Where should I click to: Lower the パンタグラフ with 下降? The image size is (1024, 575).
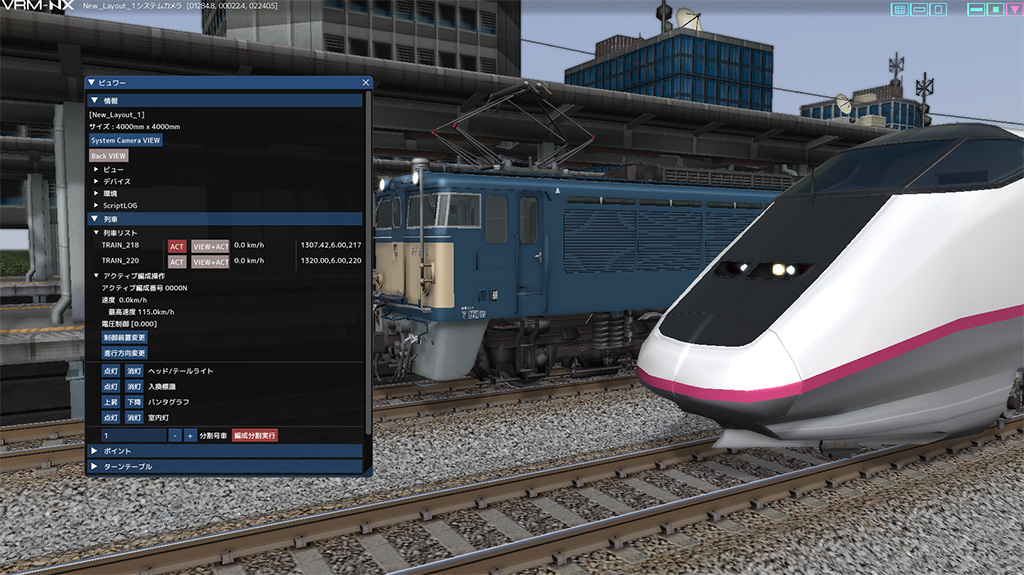(133, 402)
